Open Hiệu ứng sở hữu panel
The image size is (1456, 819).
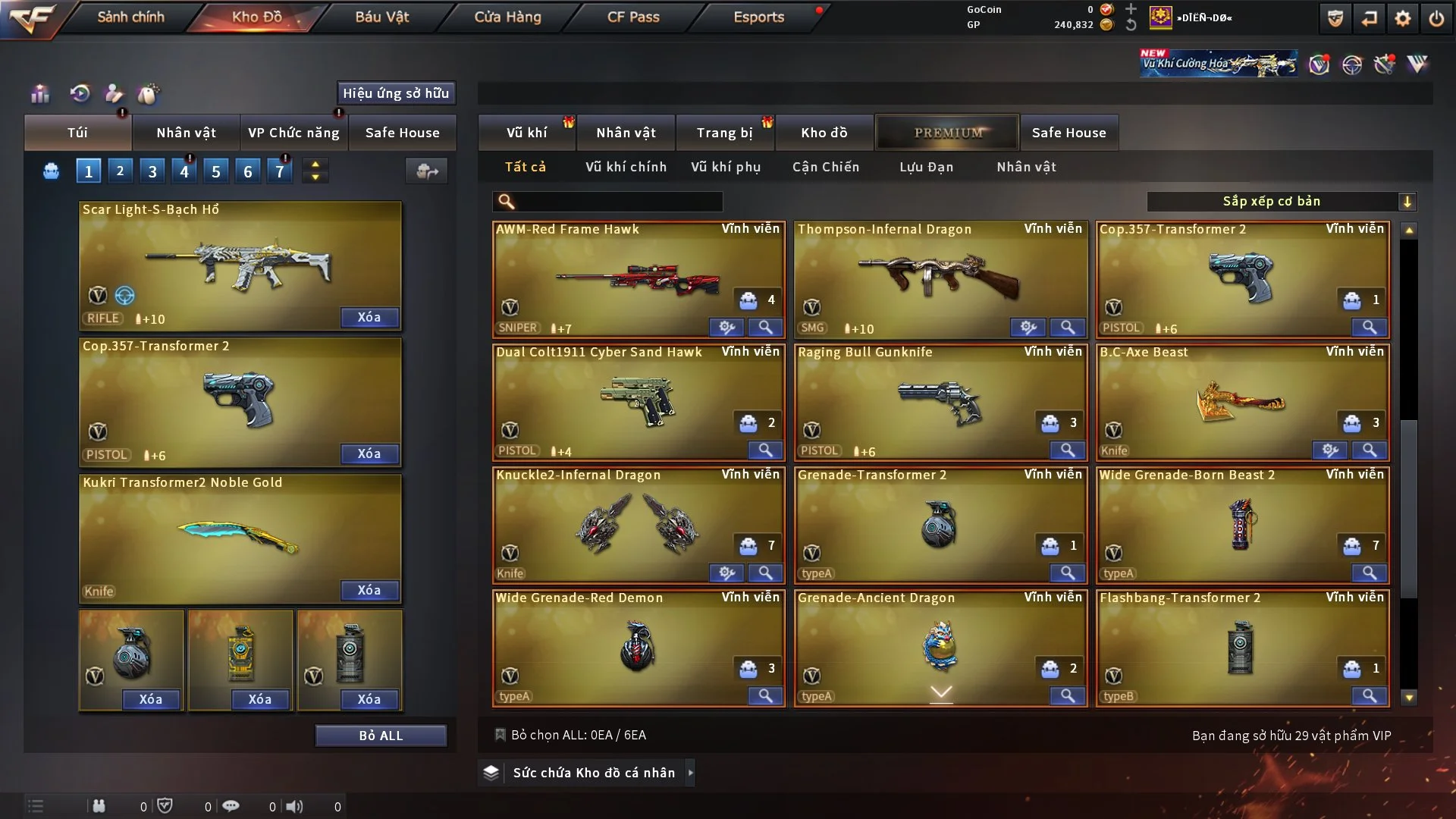coord(396,93)
